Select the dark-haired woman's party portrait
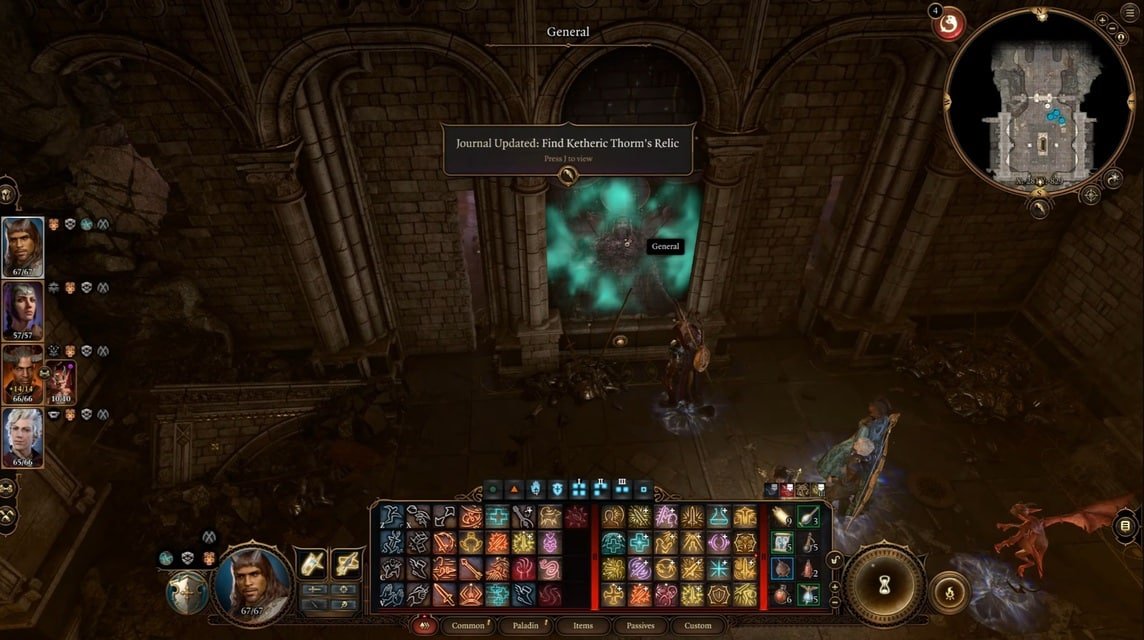The image size is (1144, 640). (x=23, y=310)
